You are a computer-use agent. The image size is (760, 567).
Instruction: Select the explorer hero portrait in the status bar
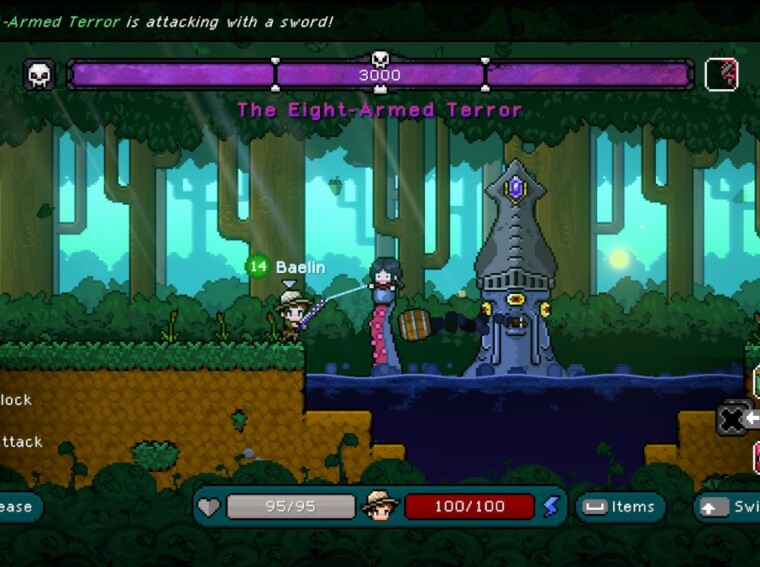[380, 506]
